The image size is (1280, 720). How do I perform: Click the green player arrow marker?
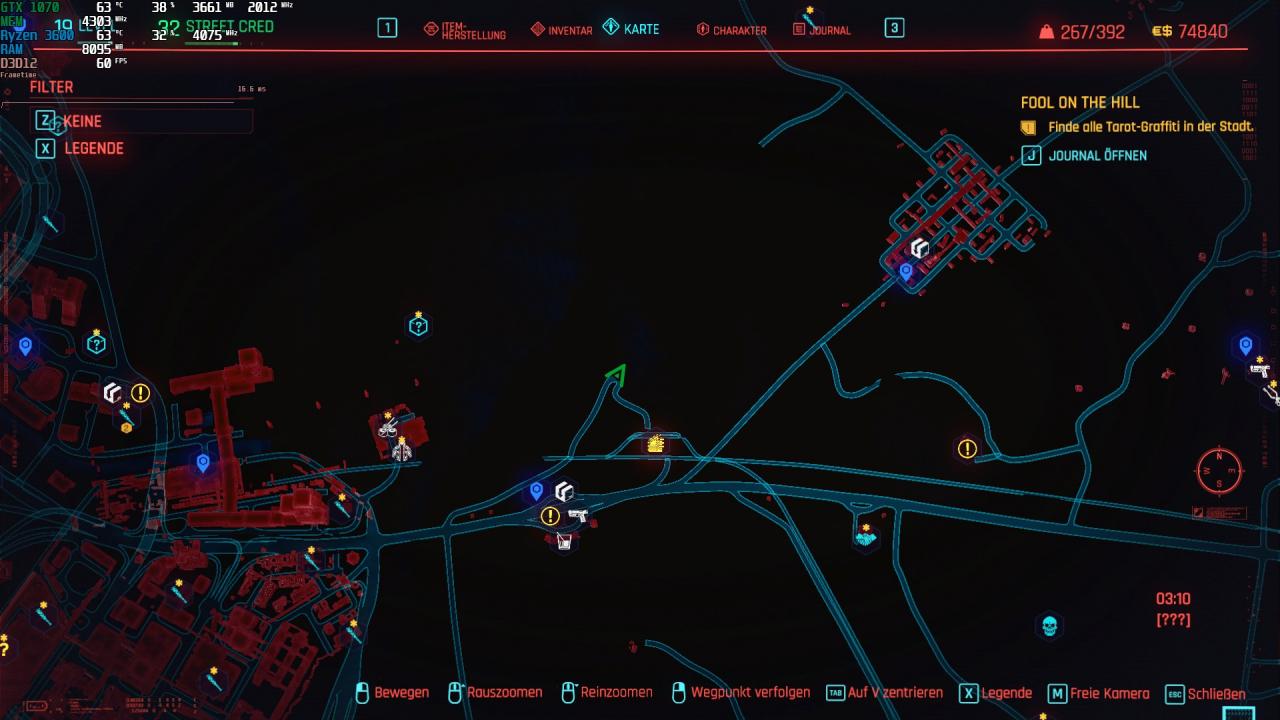click(617, 376)
